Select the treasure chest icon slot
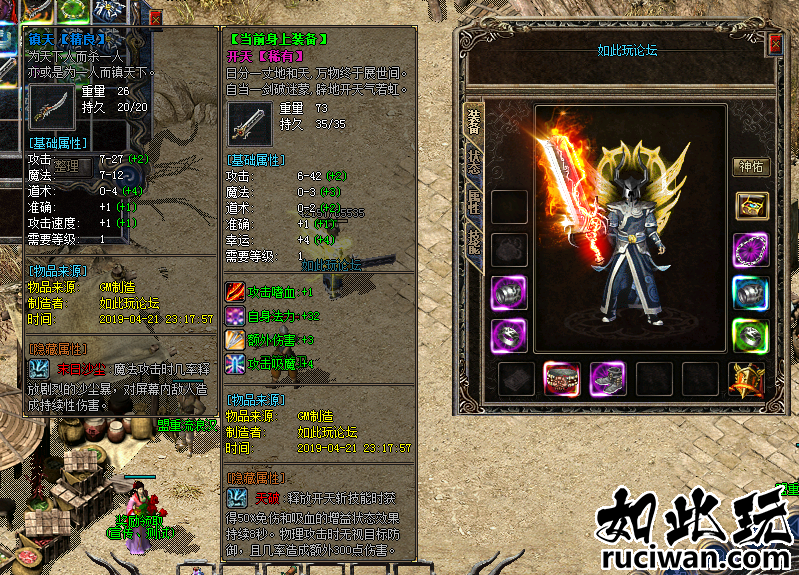Image resolution: width=799 pixels, height=575 pixels. (750, 206)
